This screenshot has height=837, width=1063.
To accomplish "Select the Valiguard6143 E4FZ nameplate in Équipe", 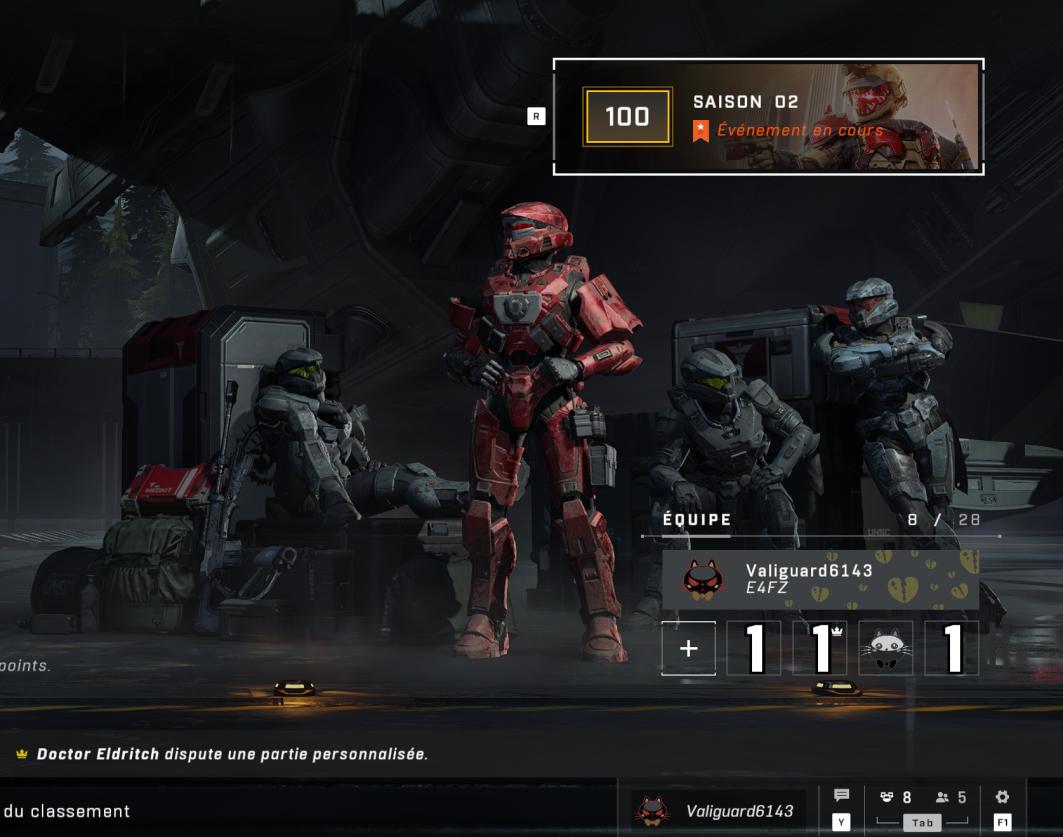I will [820, 579].
